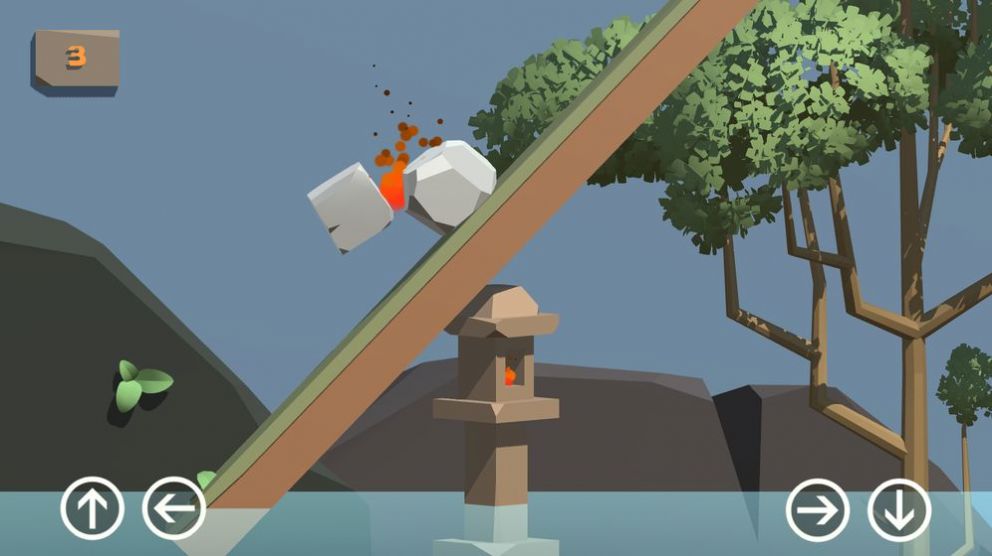
Task: Tap the down arrow control button
Action: pos(898,510)
